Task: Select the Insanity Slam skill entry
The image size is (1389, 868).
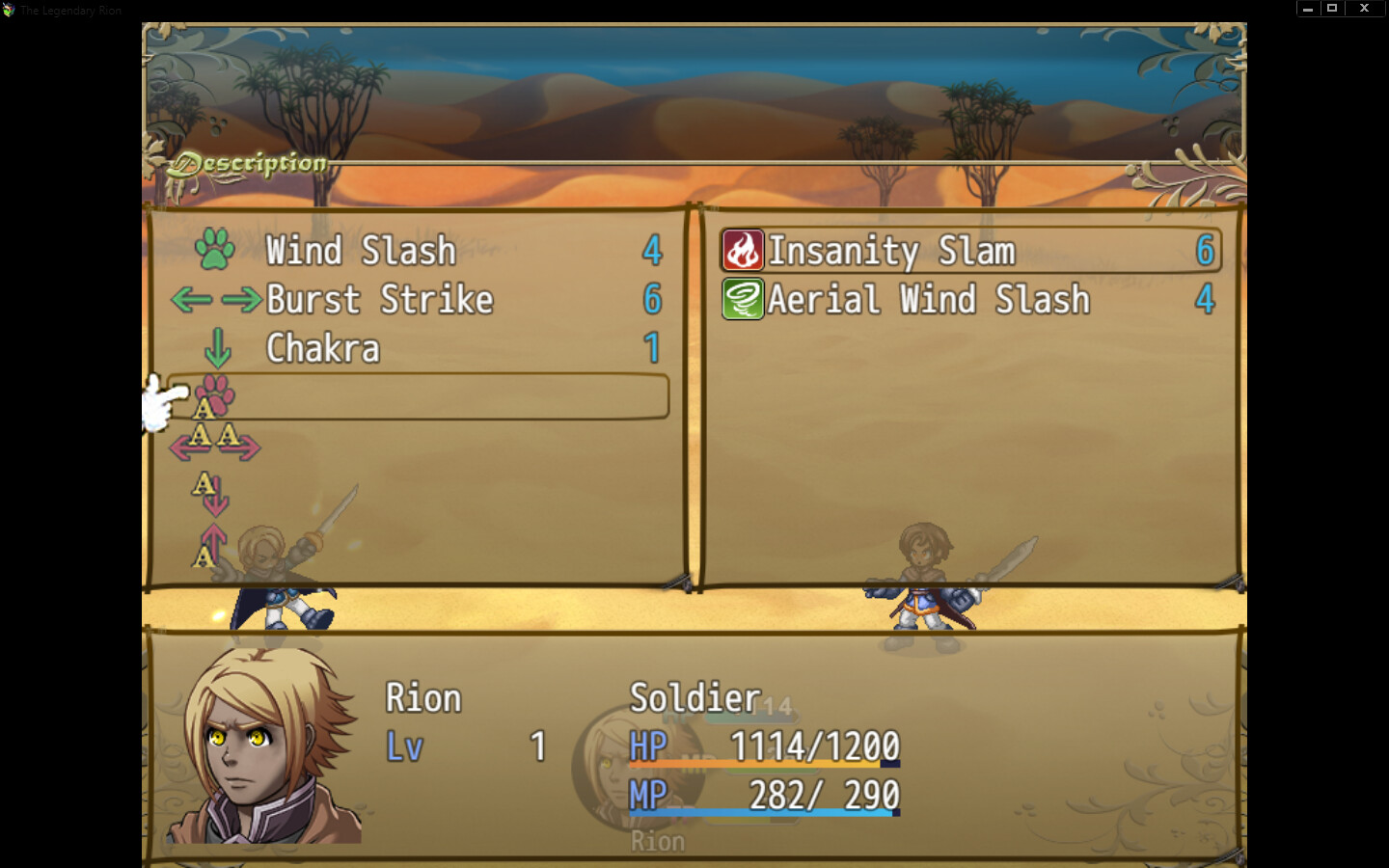Action: click(x=892, y=251)
